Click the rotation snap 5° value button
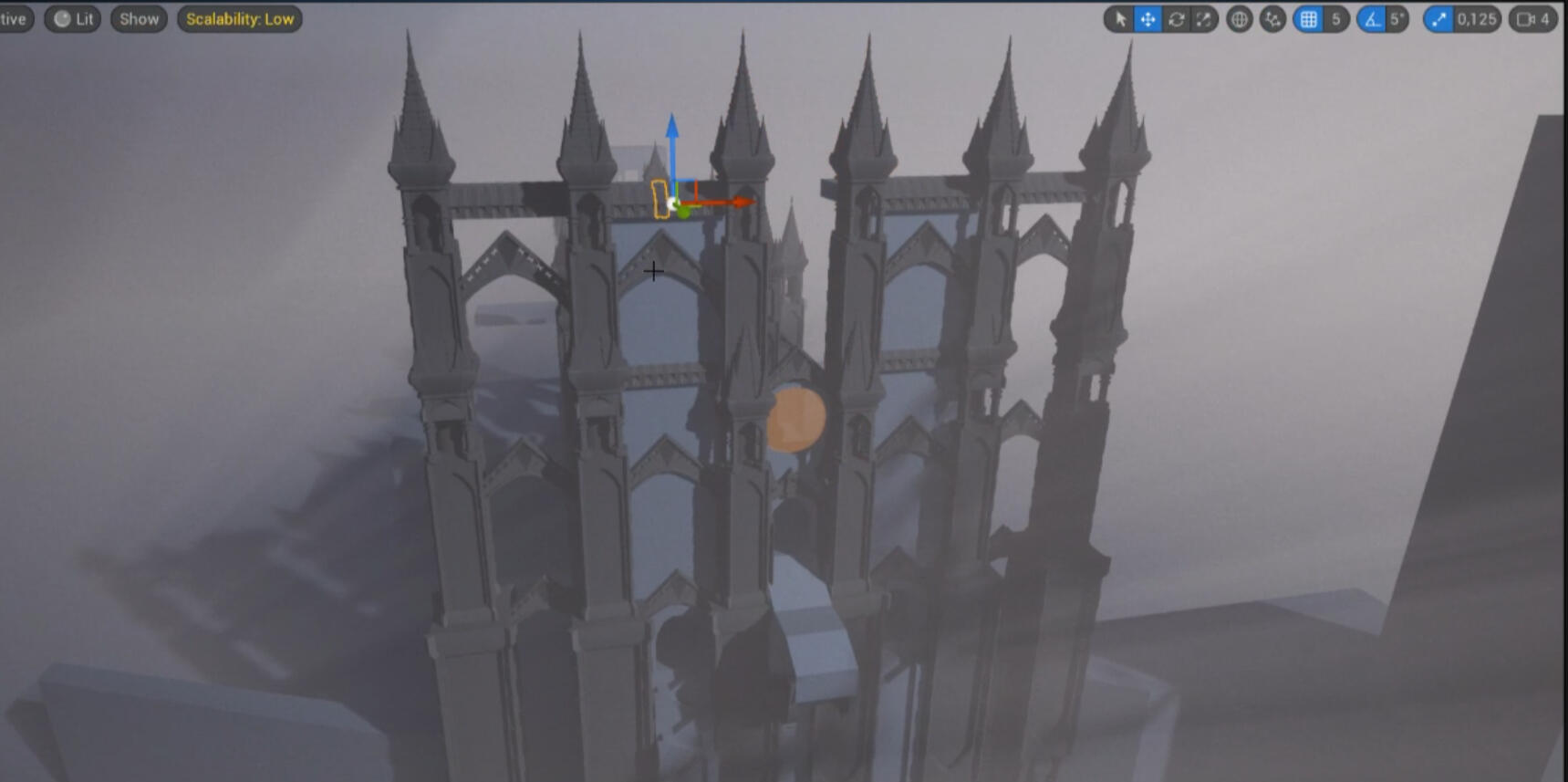 (1397, 18)
